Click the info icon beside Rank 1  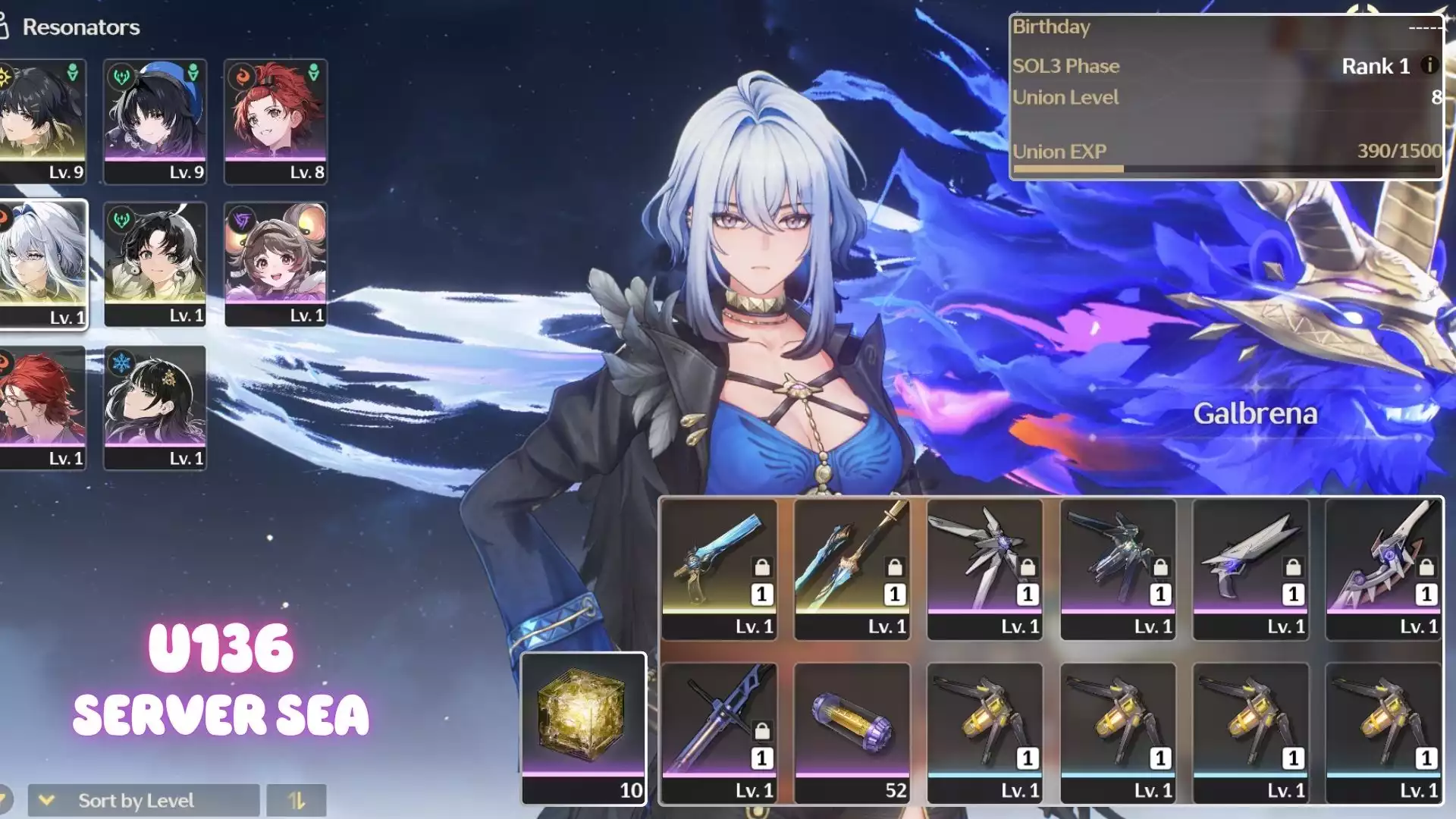1429,65
